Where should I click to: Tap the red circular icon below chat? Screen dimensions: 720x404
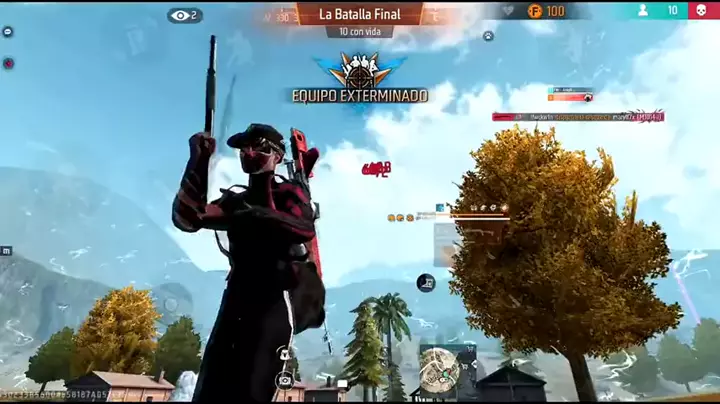[x=8, y=63]
